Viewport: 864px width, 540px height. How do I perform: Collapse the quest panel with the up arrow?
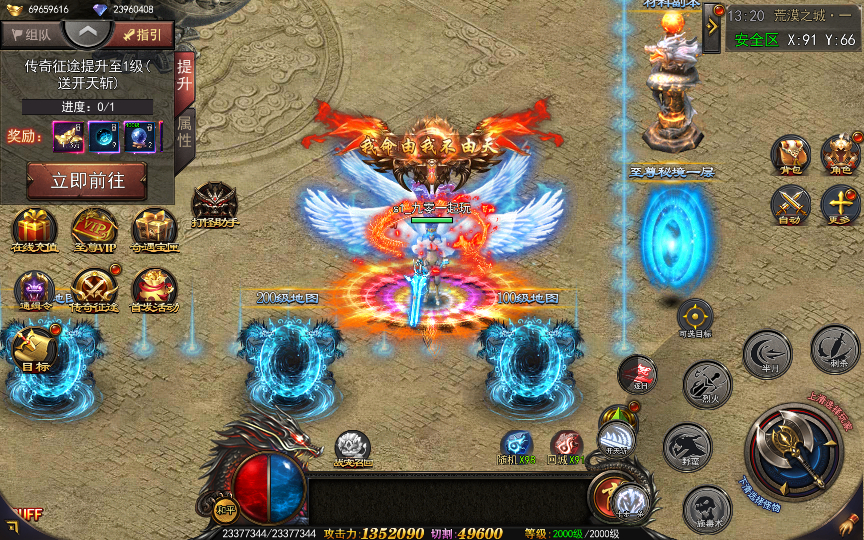[87, 31]
